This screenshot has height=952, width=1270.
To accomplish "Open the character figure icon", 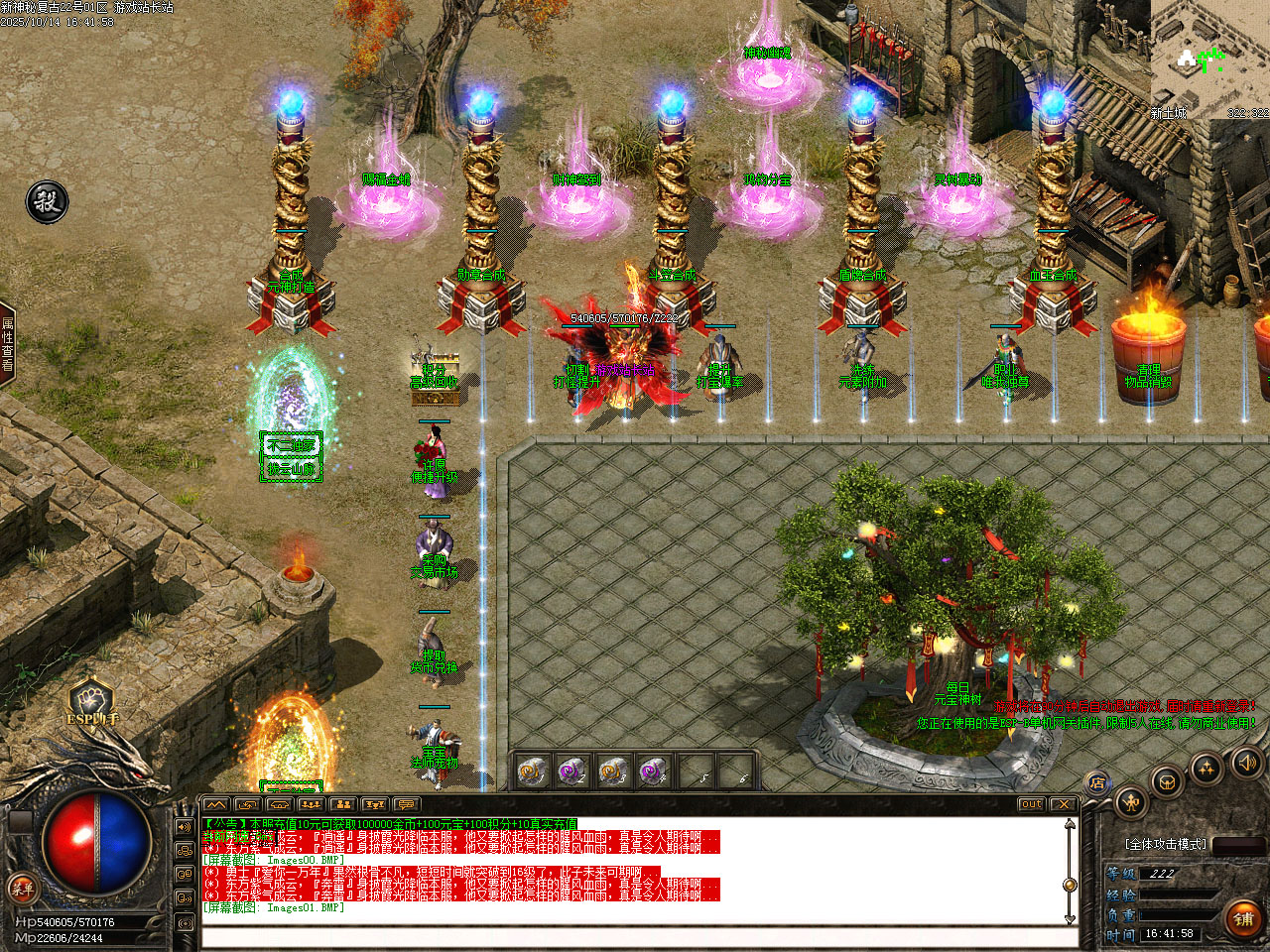I will 1130,801.
